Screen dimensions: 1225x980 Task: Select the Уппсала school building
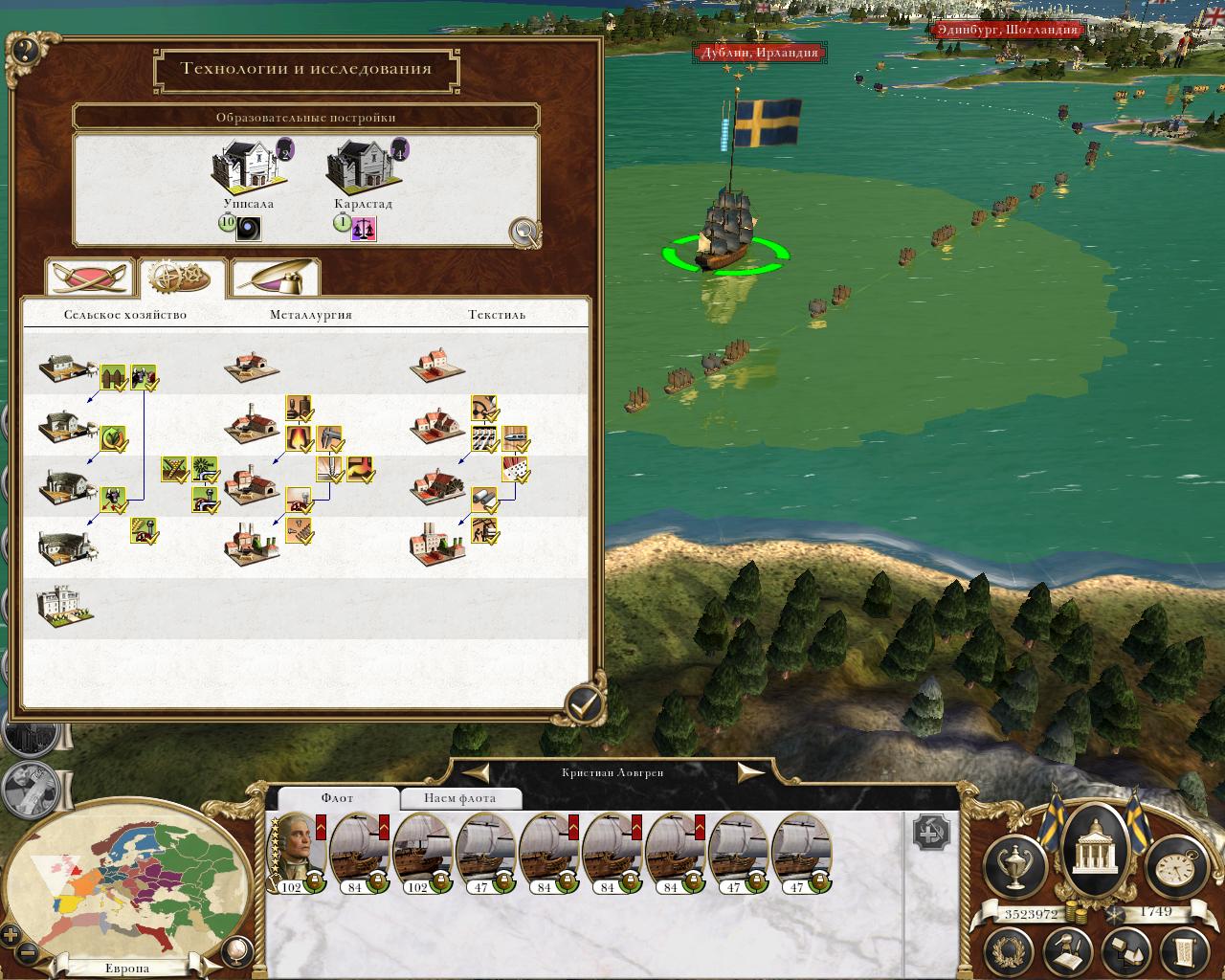point(247,169)
